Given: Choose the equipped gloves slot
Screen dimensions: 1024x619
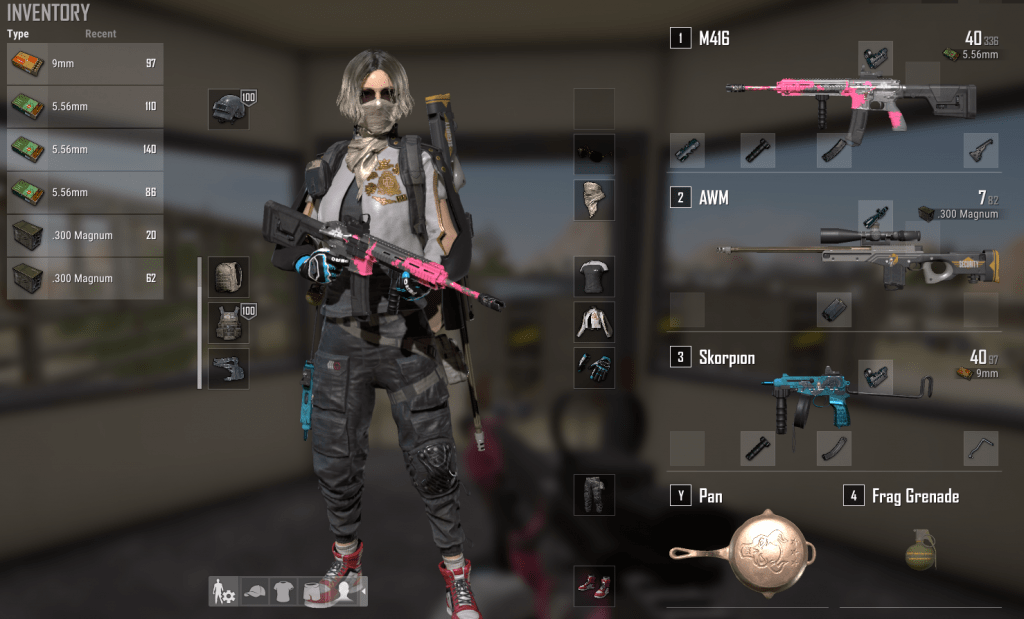Looking at the screenshot, I should [594, 368].
